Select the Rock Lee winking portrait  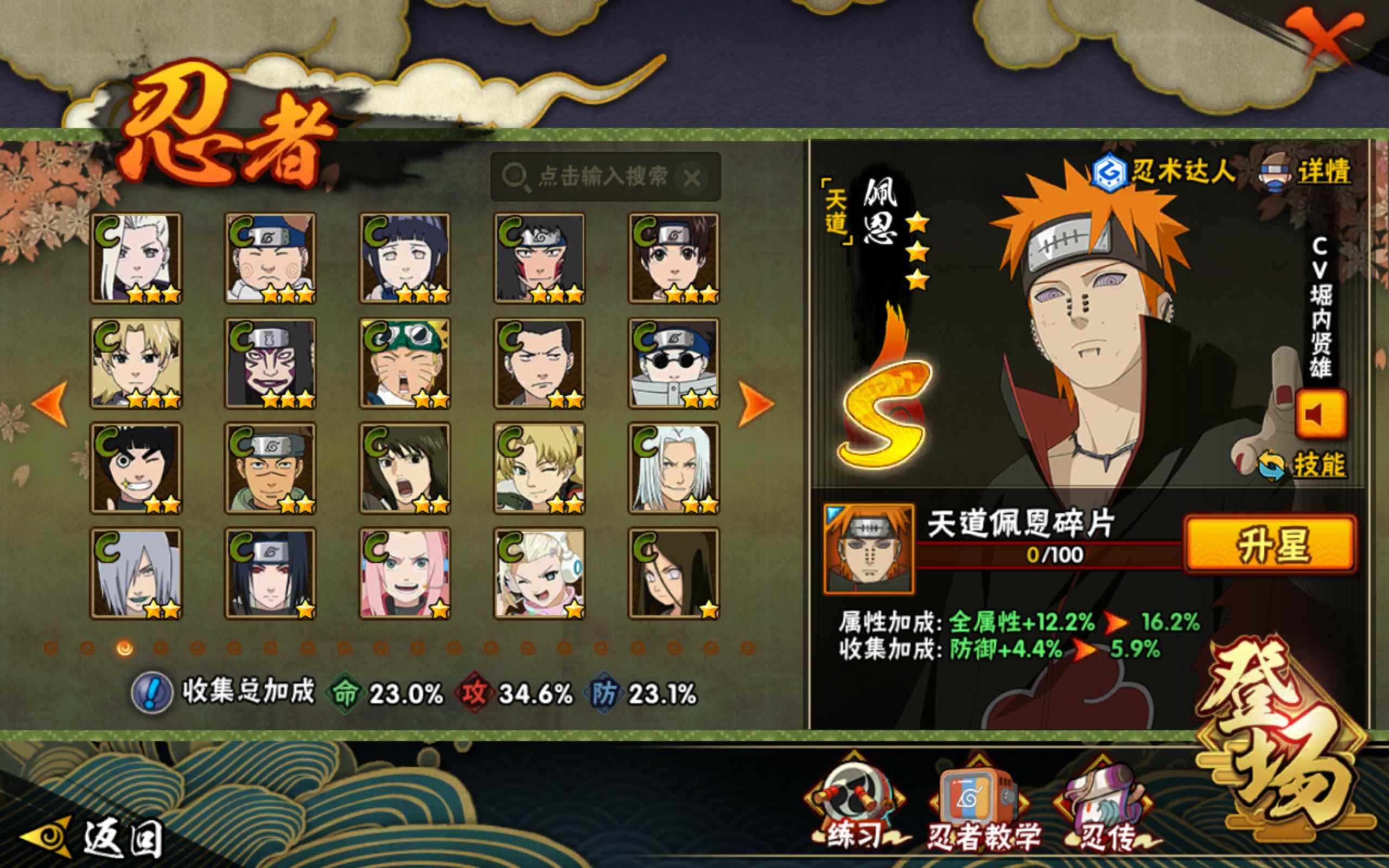pyautogui.click(x=136, y=468)
